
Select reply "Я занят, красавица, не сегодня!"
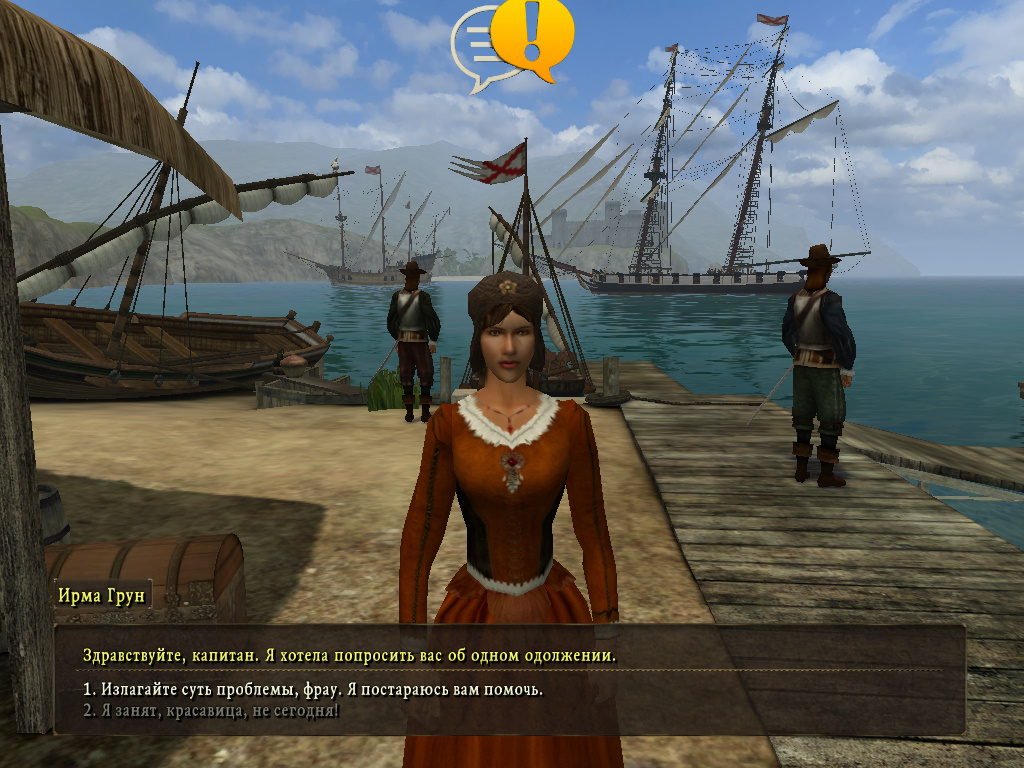pos(211,711)
